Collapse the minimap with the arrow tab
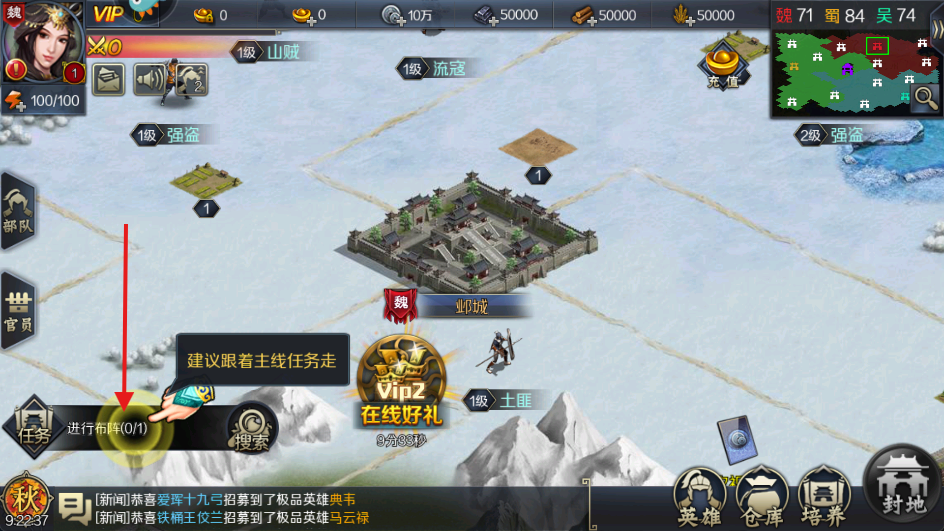 point(937,30)
